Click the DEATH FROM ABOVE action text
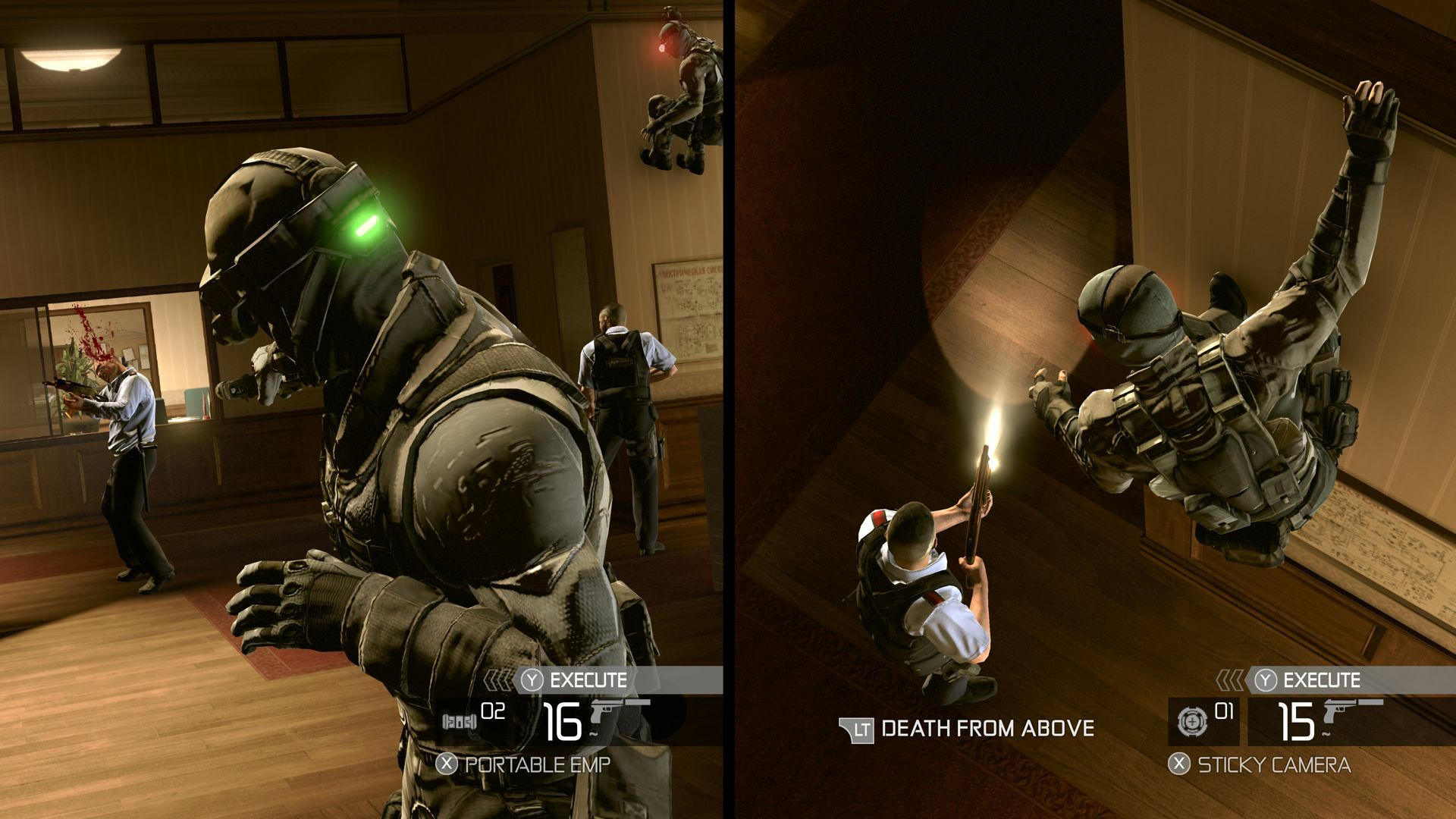The width and height of the screenshot is (1456, 819). click(x=986, y=730)
